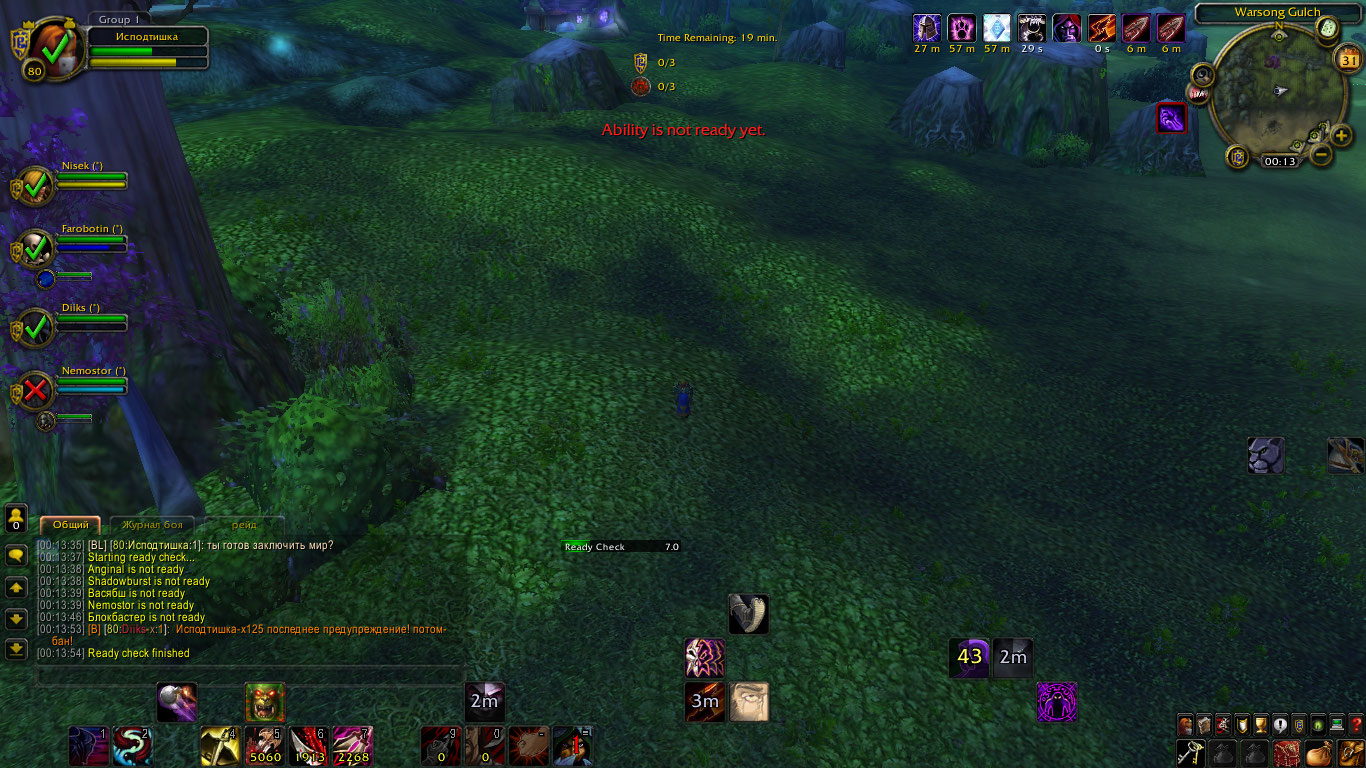
Task: Open the minimap tracking magnifier button
Action: 1203,74
